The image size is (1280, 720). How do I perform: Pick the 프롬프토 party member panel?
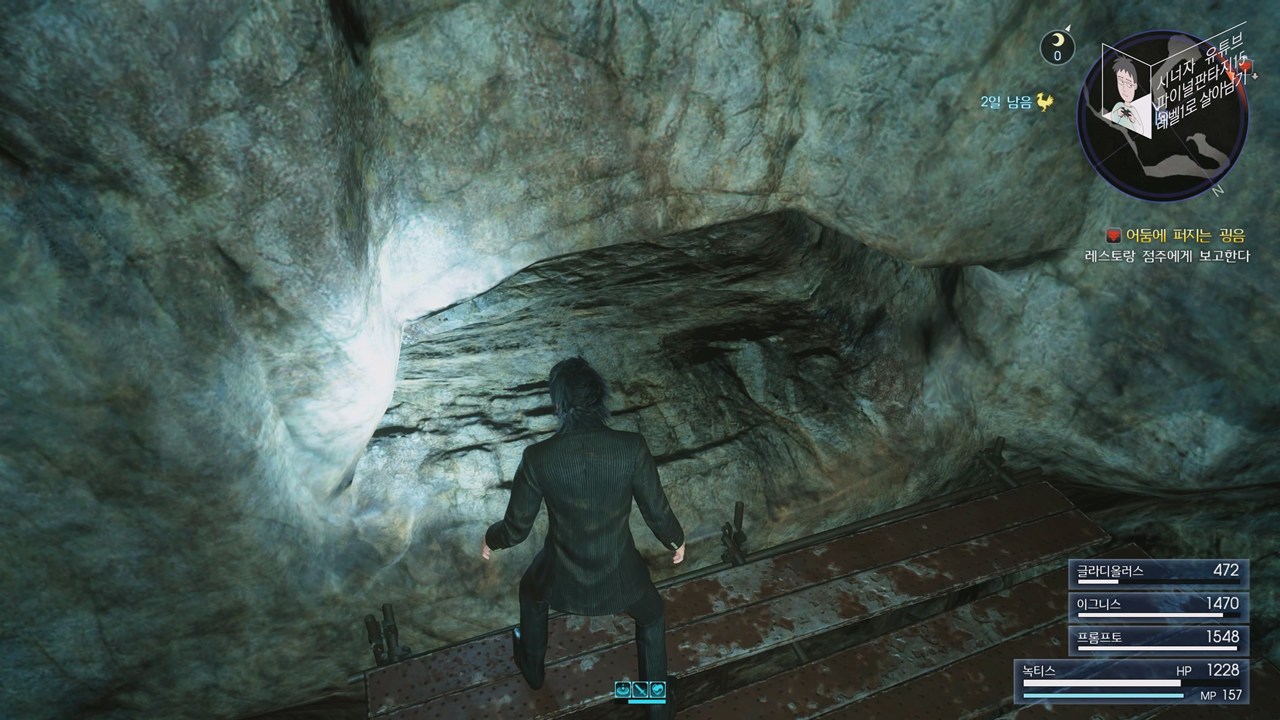pyautogui.click(x=1158, y=638)
